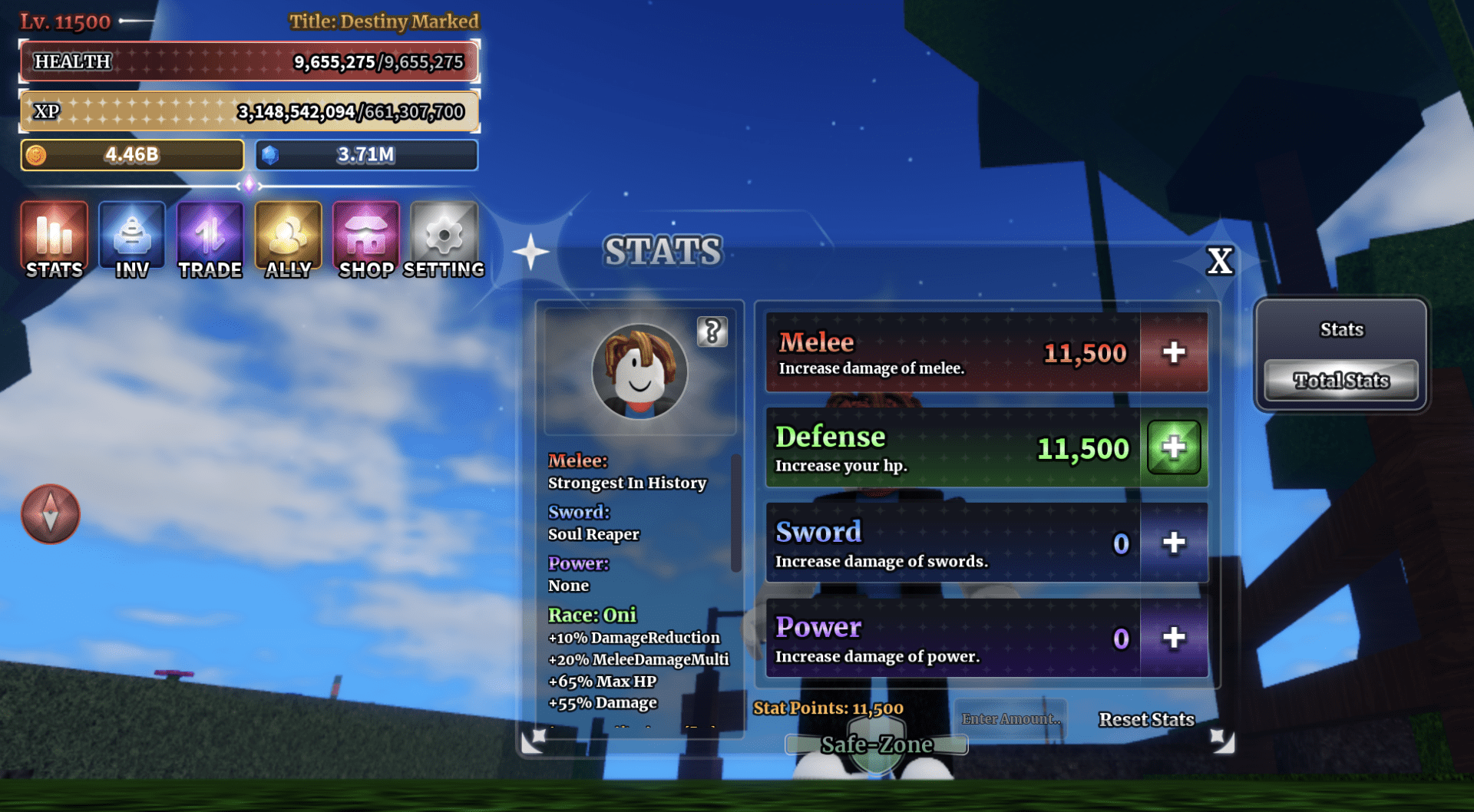The width and height of the screenshot is (1474, 812).
Task: Select the Stats tab on the right
Action: (1340, 328)
